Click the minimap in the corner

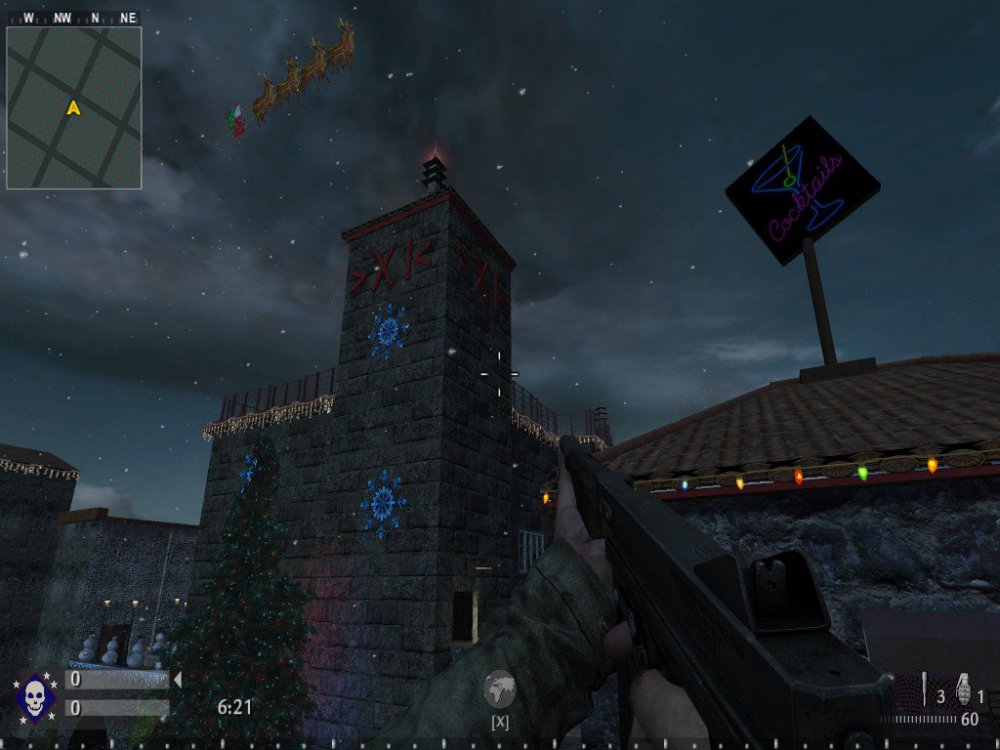coord(74,107)
